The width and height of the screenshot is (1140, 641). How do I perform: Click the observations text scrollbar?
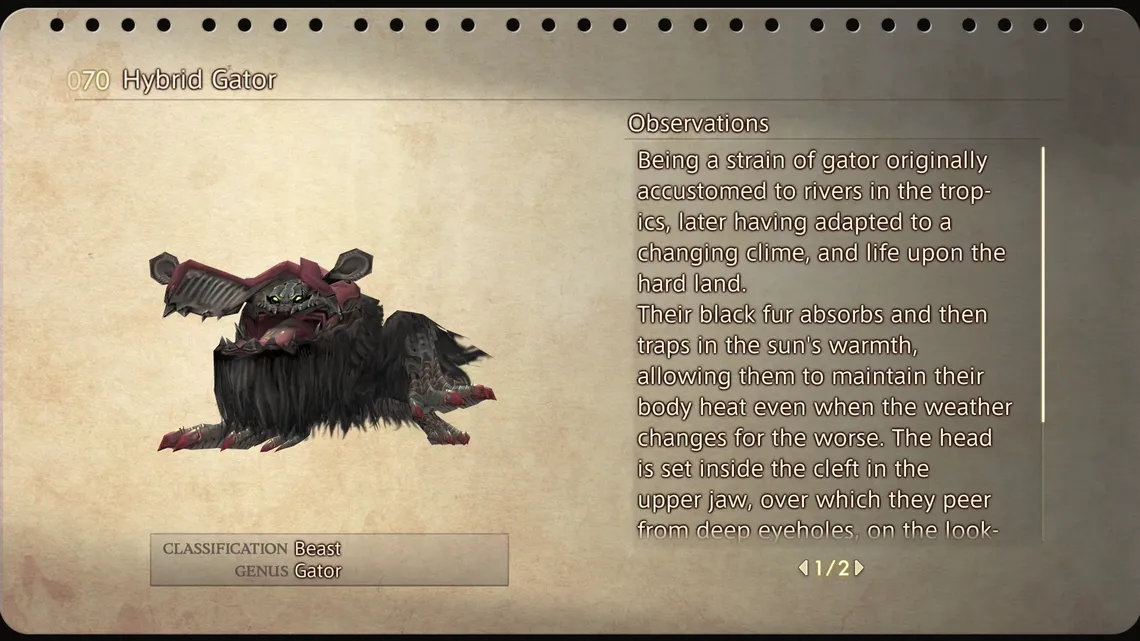(1042, 285)
